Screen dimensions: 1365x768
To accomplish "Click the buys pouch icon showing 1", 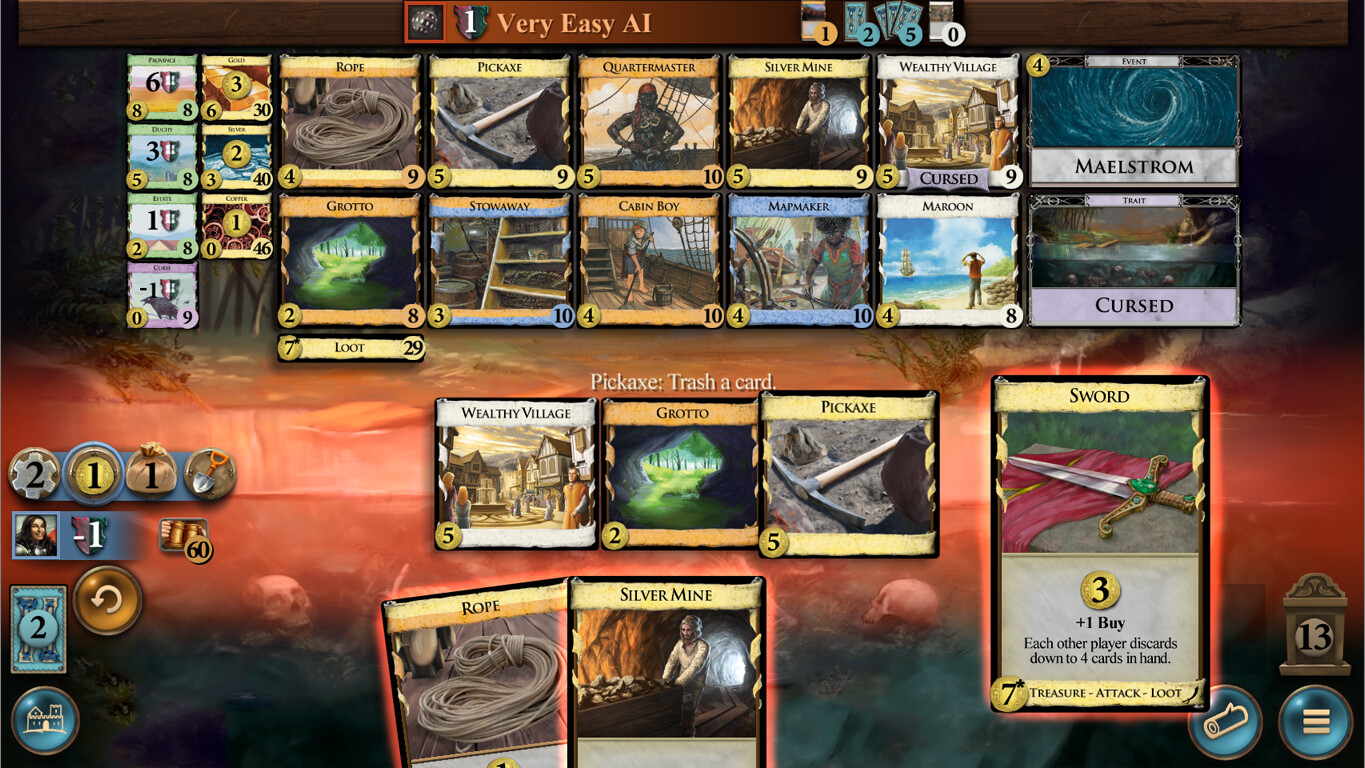I will click(150, 474).
